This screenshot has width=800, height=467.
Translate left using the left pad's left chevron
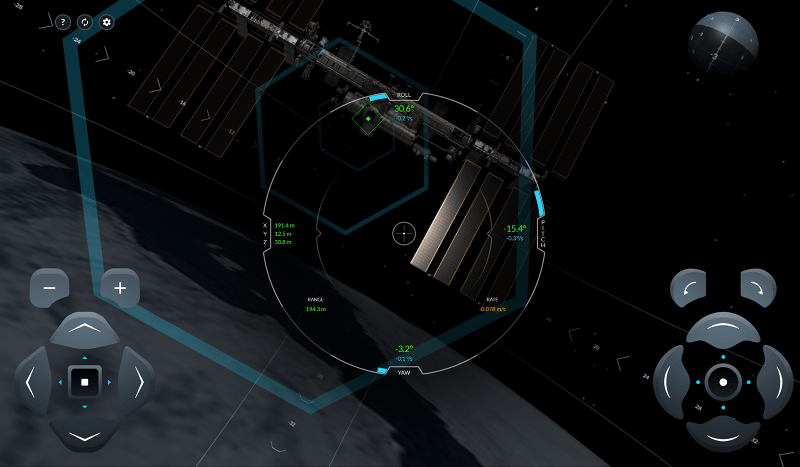tap(32, 381)
